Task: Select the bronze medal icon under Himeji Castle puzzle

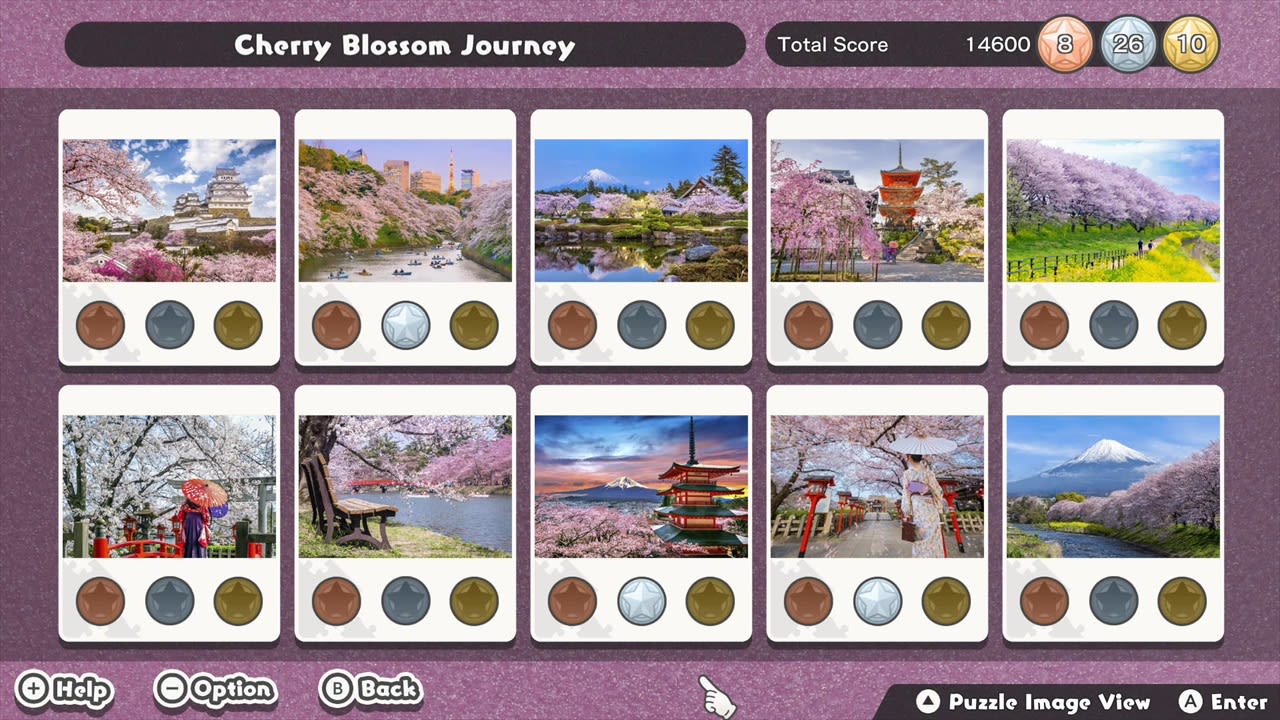Action: (x=100, y=323)
